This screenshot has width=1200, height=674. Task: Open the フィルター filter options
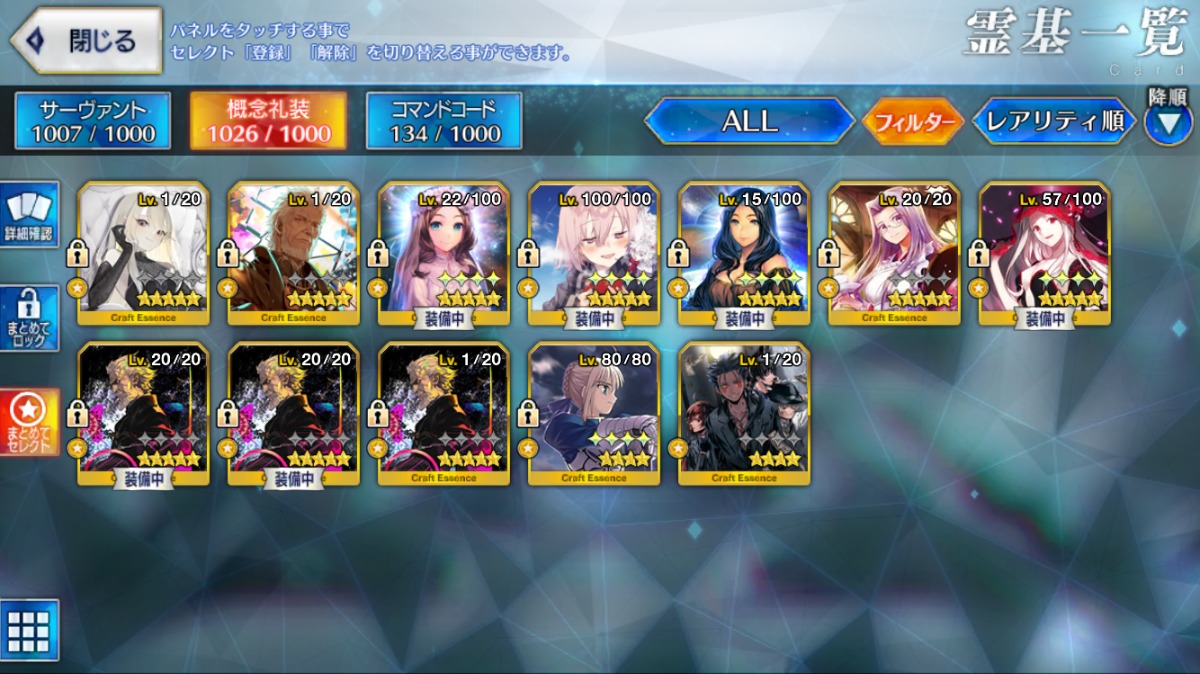click(911, 122)
